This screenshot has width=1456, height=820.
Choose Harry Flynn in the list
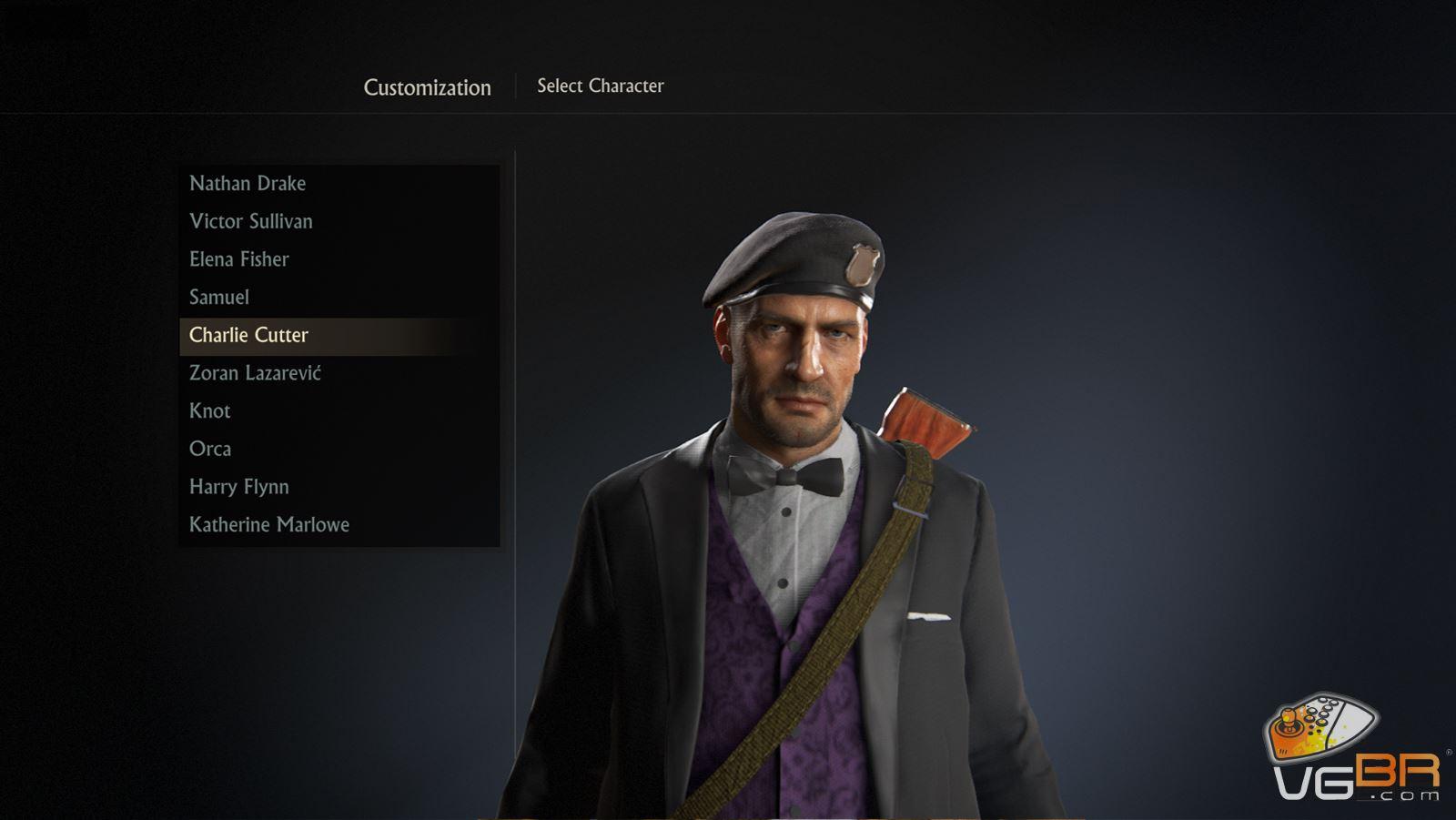239,487
